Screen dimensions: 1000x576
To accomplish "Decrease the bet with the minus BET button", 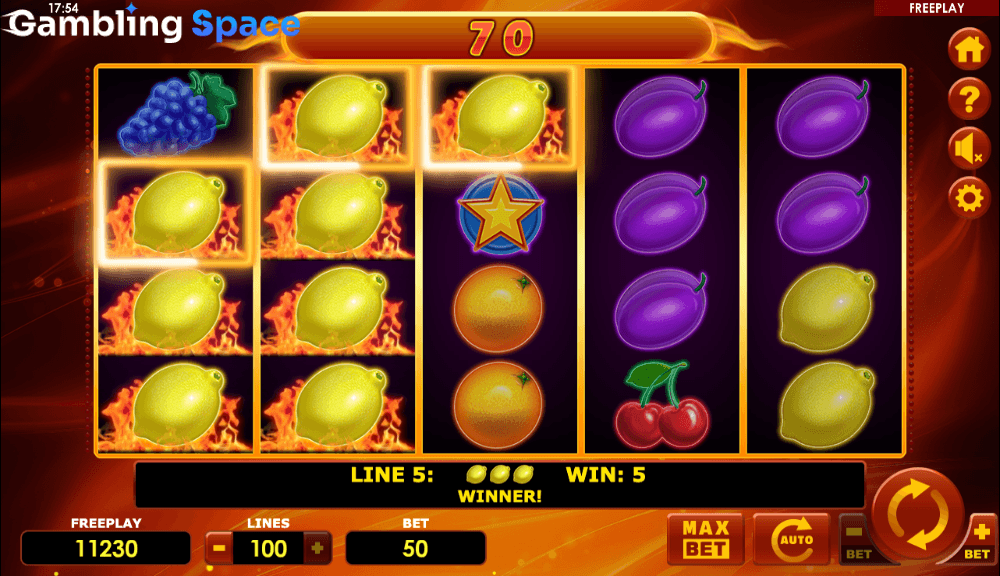I will point(856,538).
